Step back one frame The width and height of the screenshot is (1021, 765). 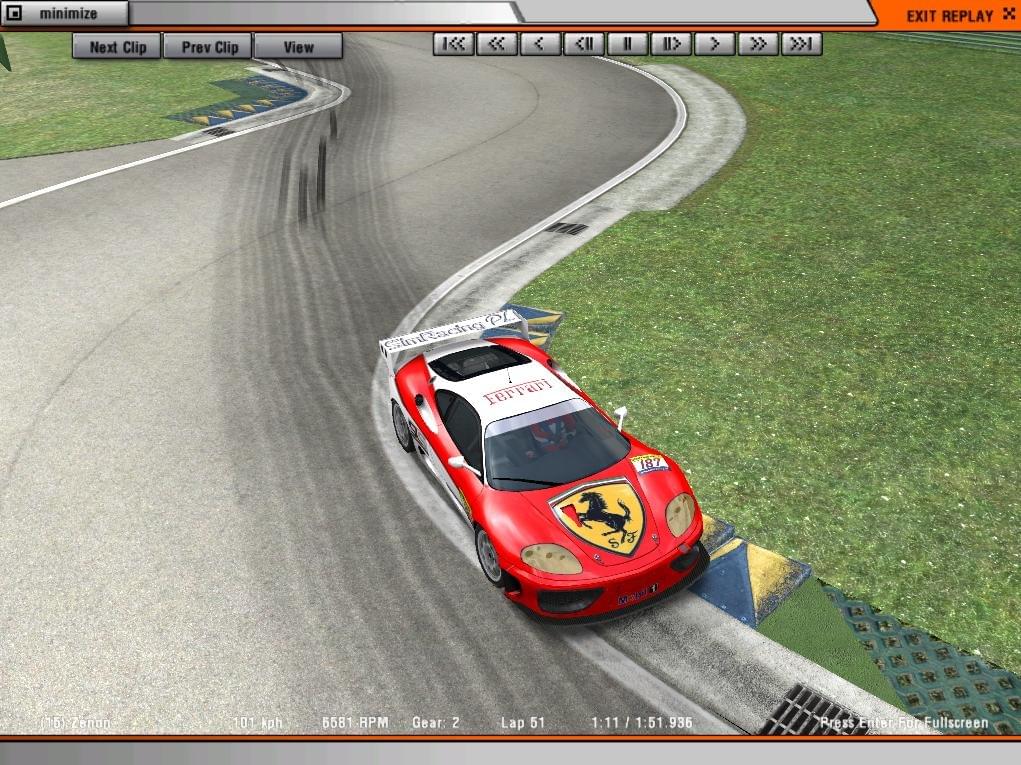(x=584, y=44)
